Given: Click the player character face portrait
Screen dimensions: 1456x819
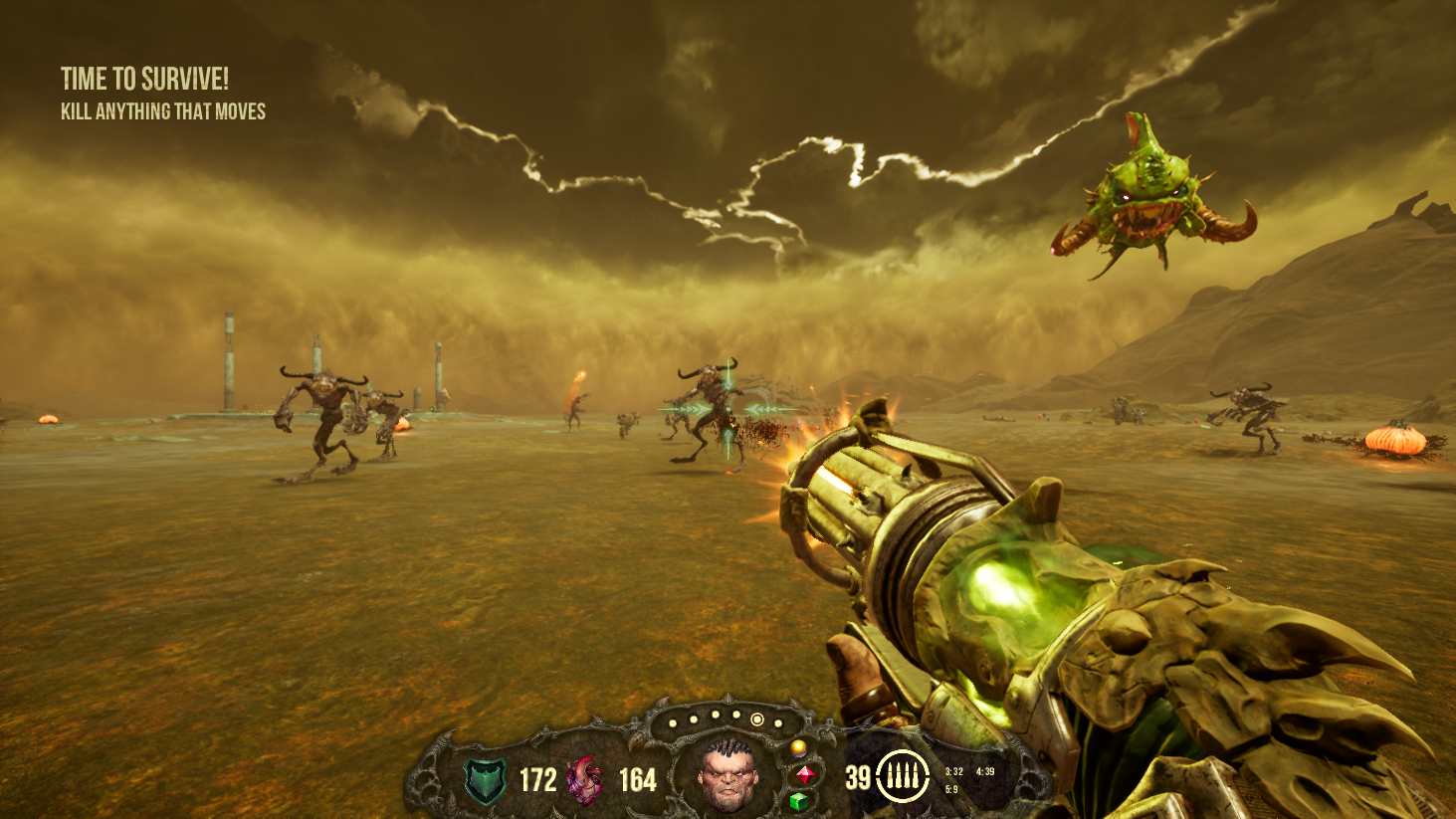Looking at the screenshot, I should click(728, 774).
